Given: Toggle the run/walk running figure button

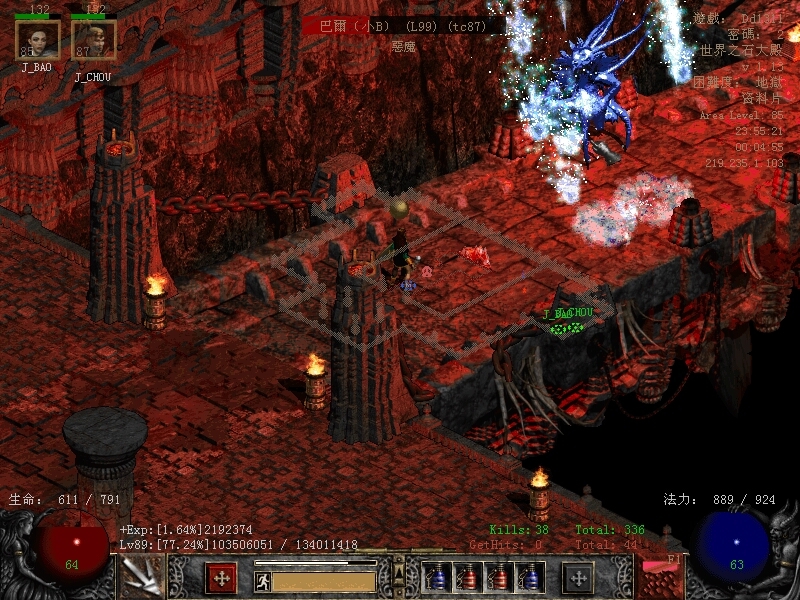Looking at the screenshot, I should pyautogui.click(x=262, y=580).
